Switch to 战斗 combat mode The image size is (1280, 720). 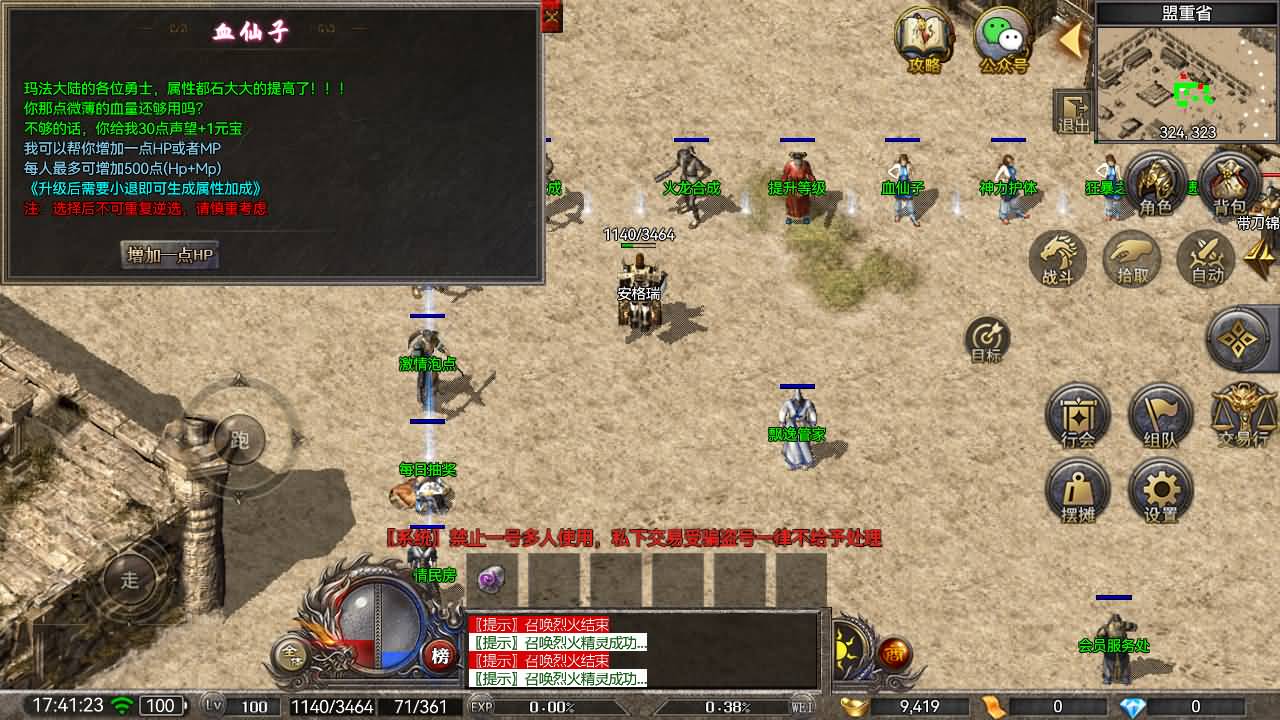[x=1059, y=259]
